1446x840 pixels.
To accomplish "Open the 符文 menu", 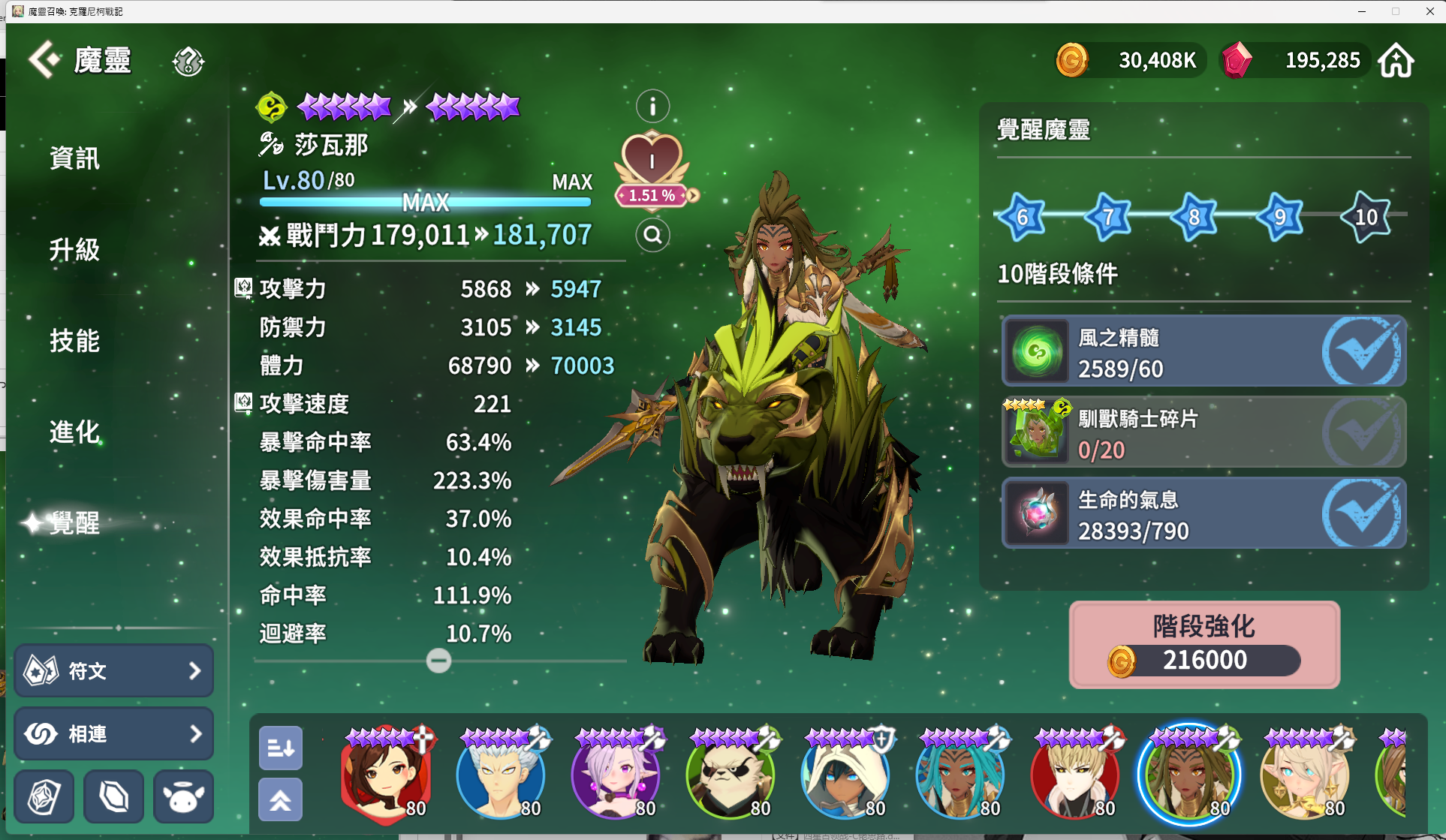I will click(x=113, y=670).
